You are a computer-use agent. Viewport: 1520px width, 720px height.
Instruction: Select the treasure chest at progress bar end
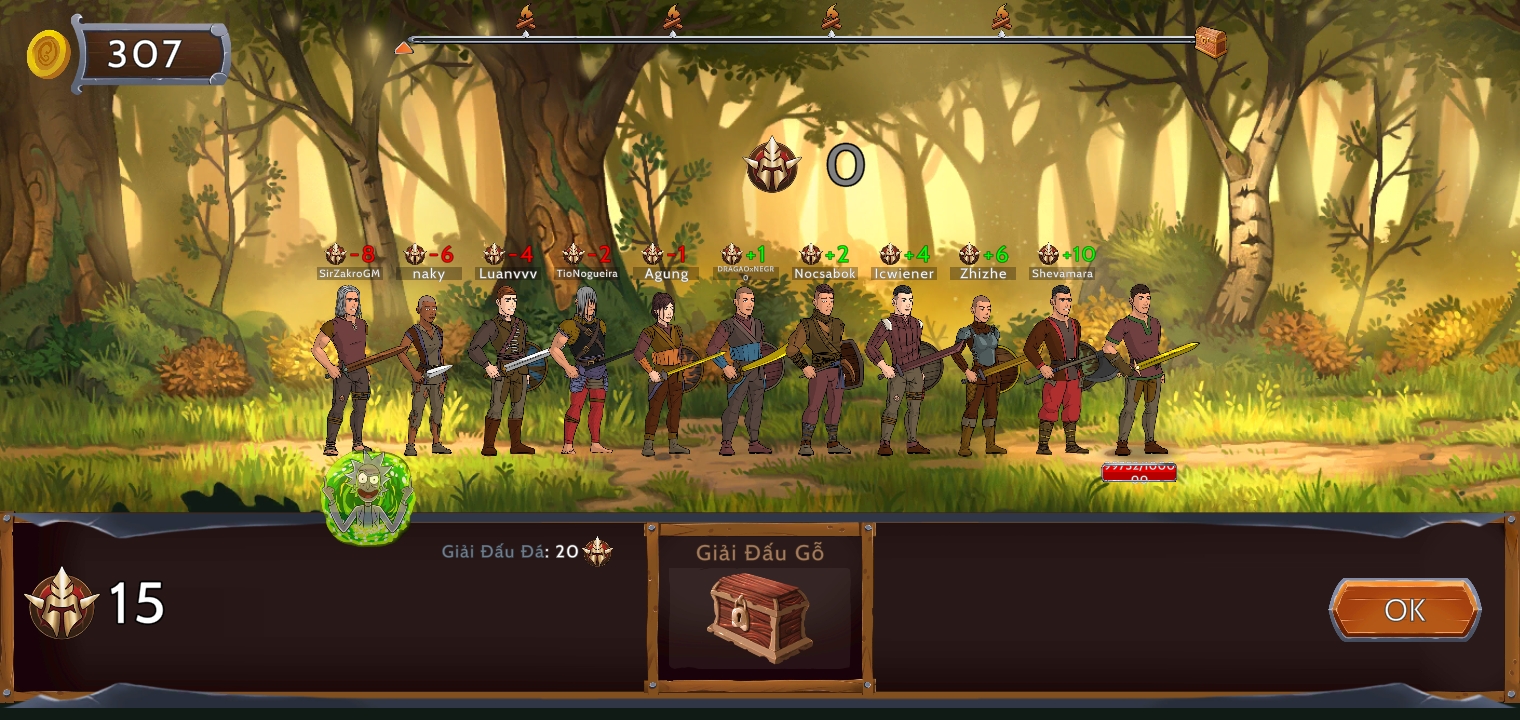[1210, 42]
